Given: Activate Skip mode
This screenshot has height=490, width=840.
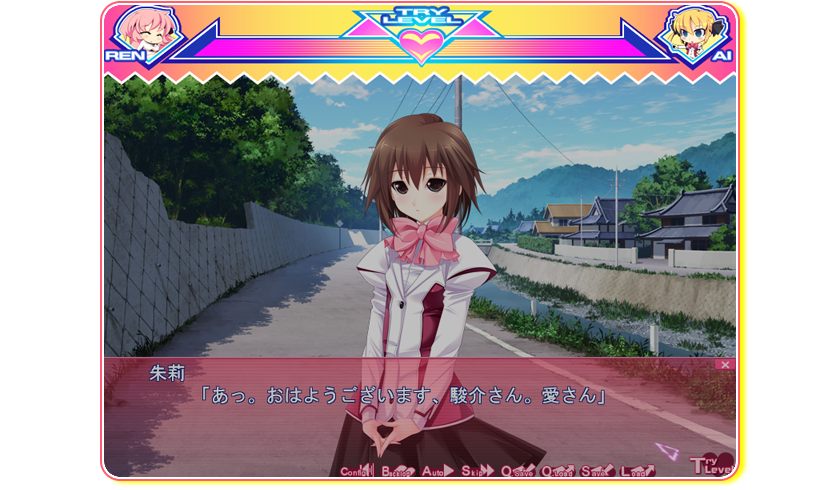Looking at the screenshot, I should click(x=477, y=471).
